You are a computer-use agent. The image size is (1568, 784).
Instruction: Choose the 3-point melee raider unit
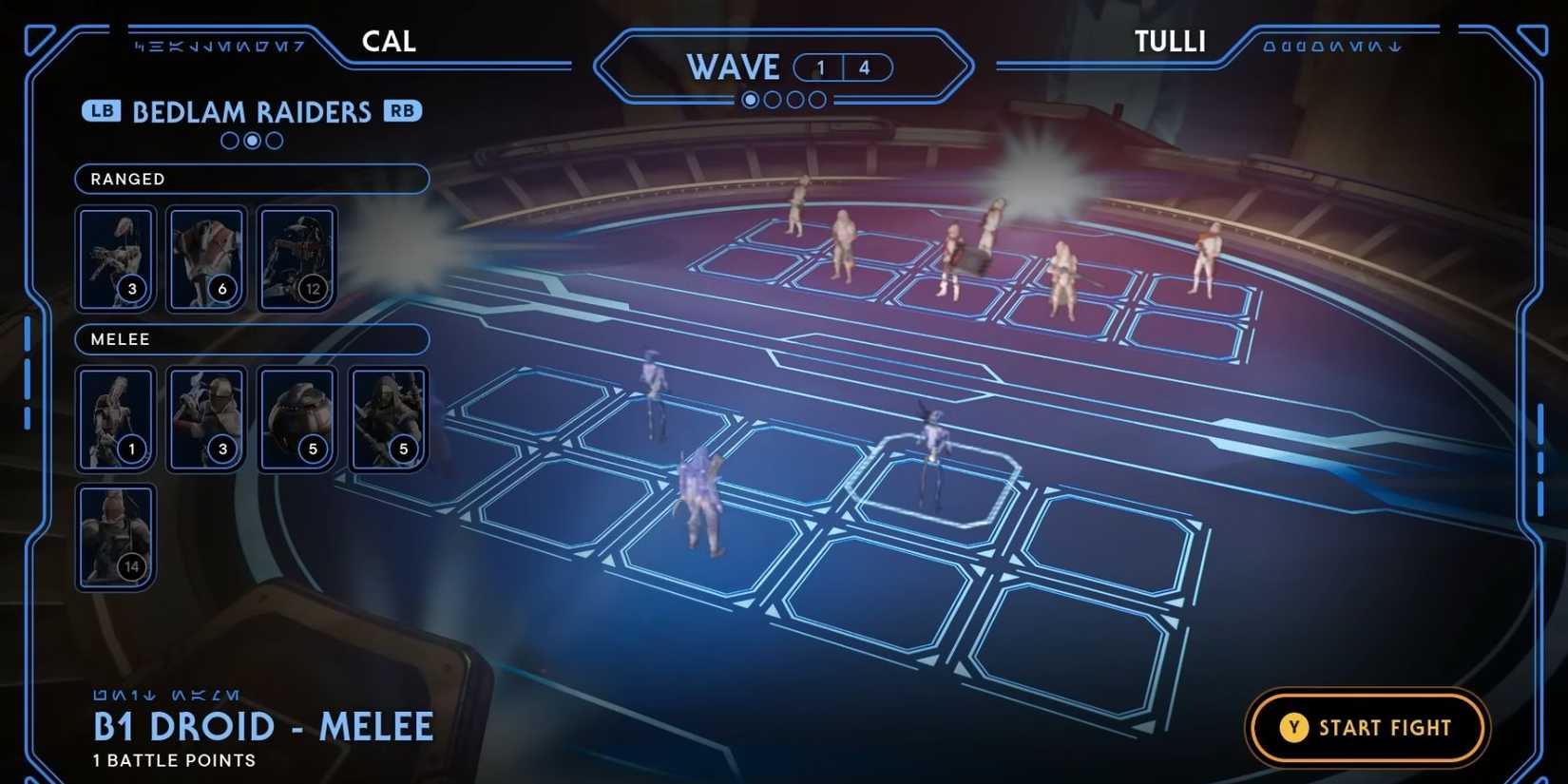click(207, 418)
